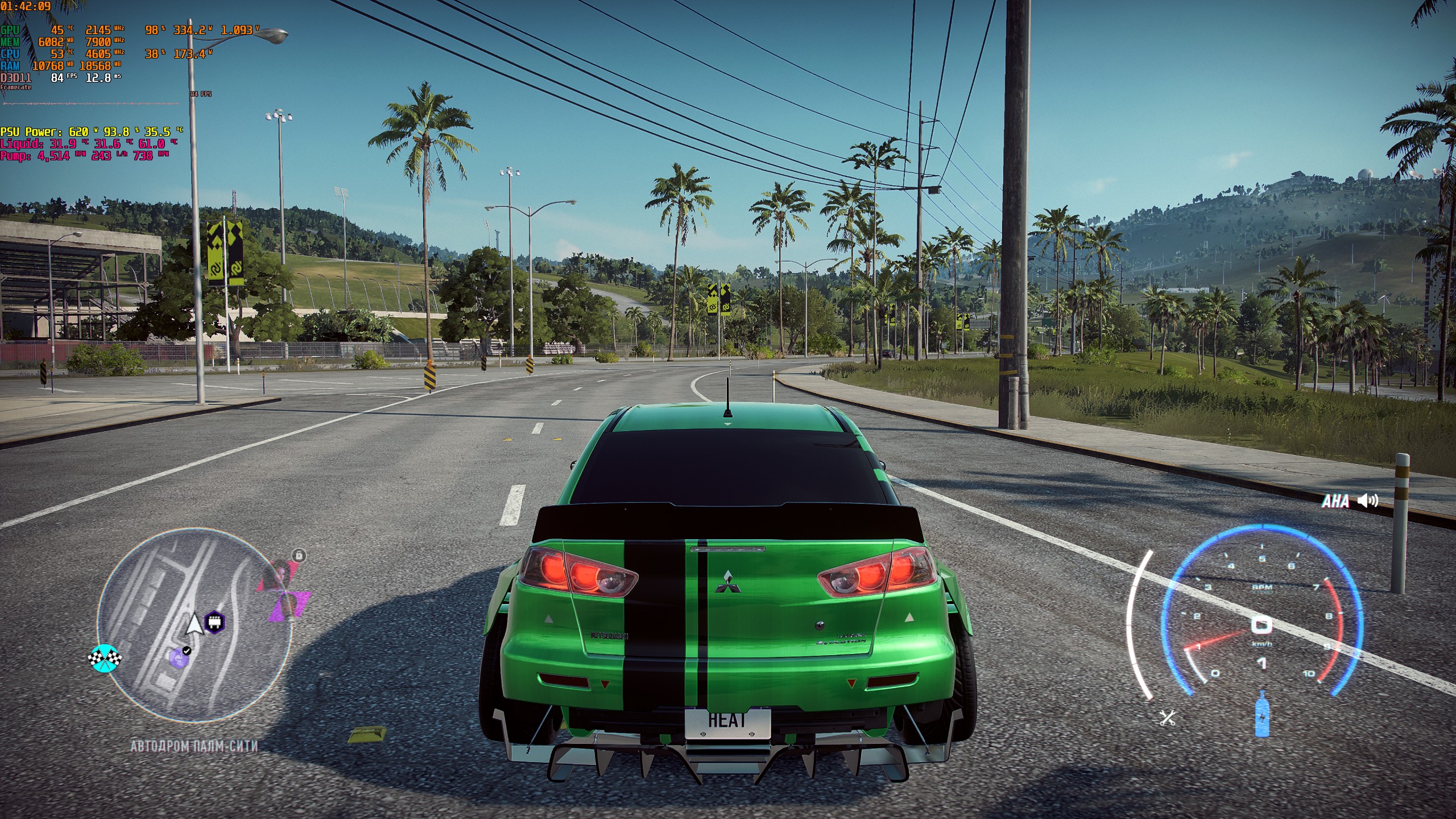The image size is (1456, 819).
Task: Click the dark hexagon engine marker on minimap
Action: coord(214,622)
